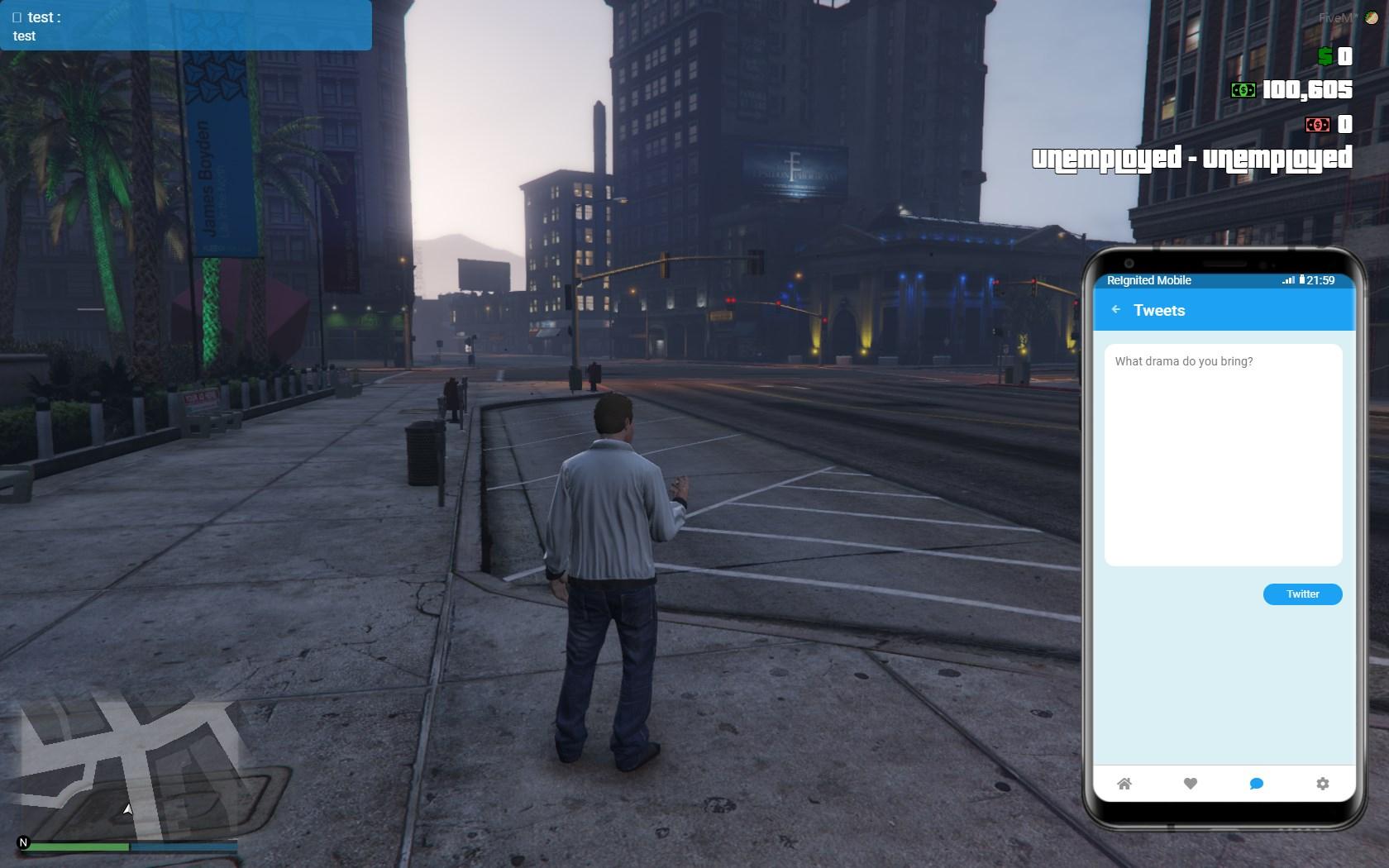
Task: Open the phone's home tab
Action: [1124, 784]
